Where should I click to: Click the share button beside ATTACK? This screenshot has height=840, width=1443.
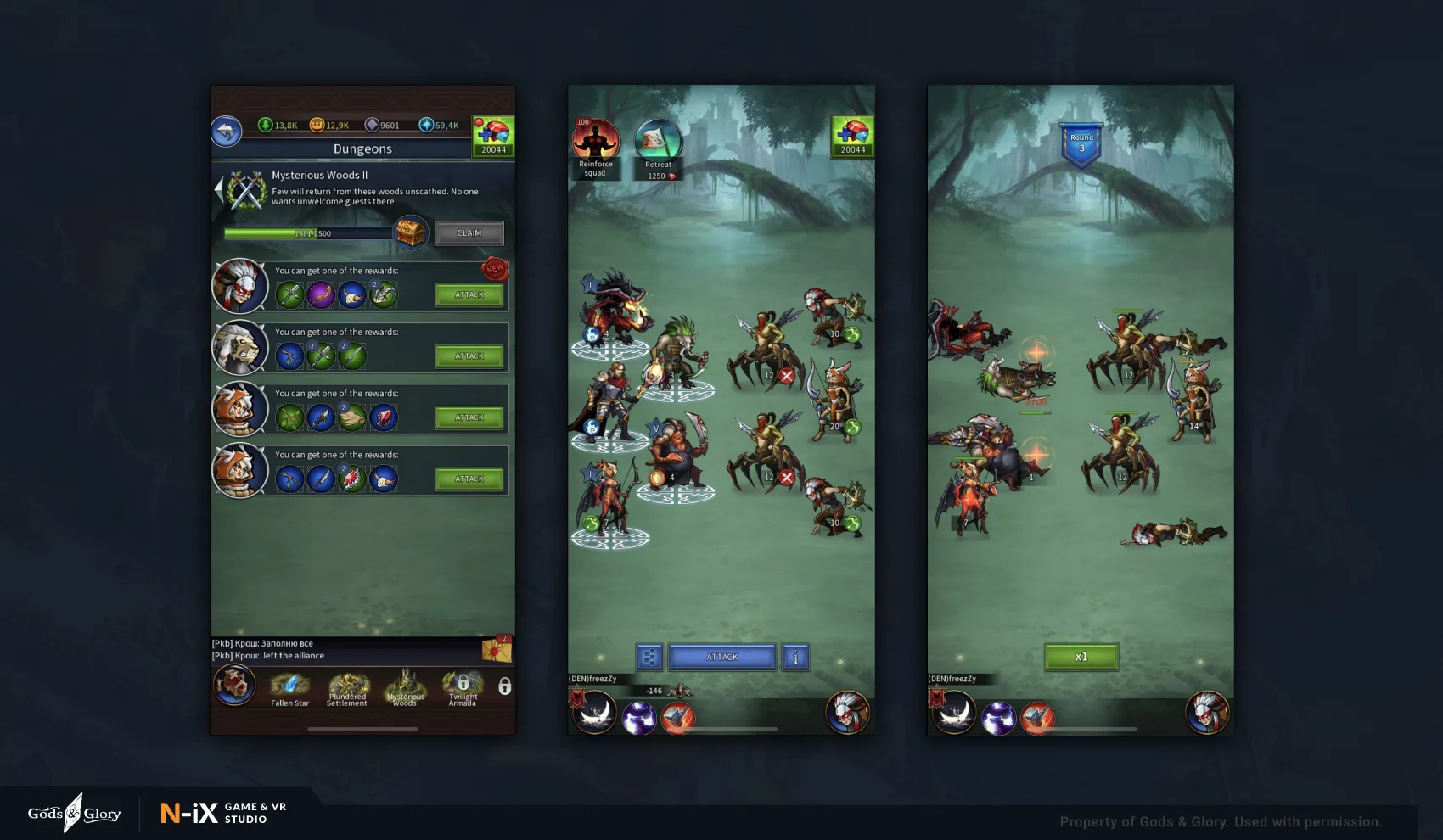[649, 657]
